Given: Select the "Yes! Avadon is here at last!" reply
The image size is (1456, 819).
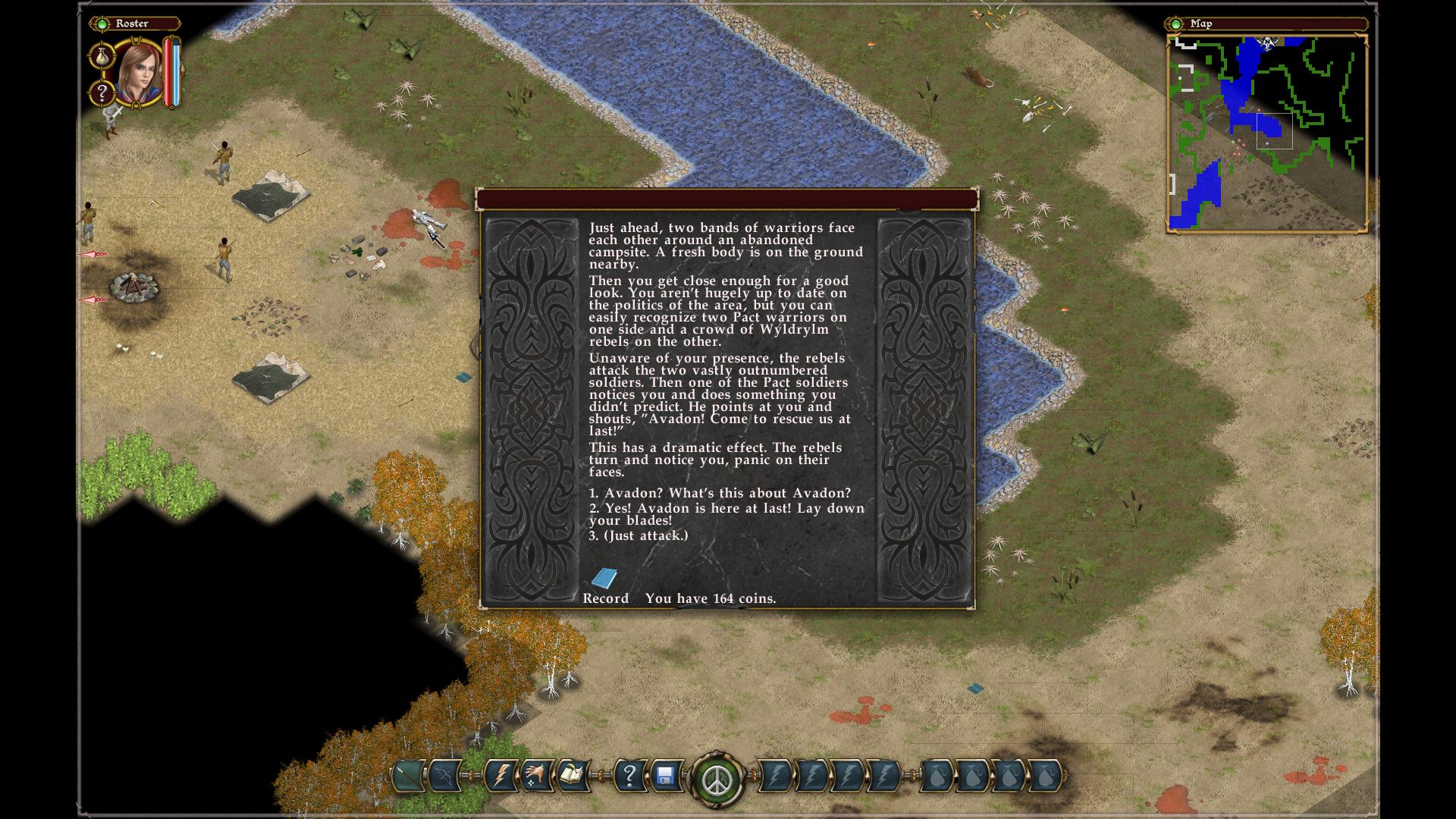Looking at the screenshot, I should click(726, 514).
